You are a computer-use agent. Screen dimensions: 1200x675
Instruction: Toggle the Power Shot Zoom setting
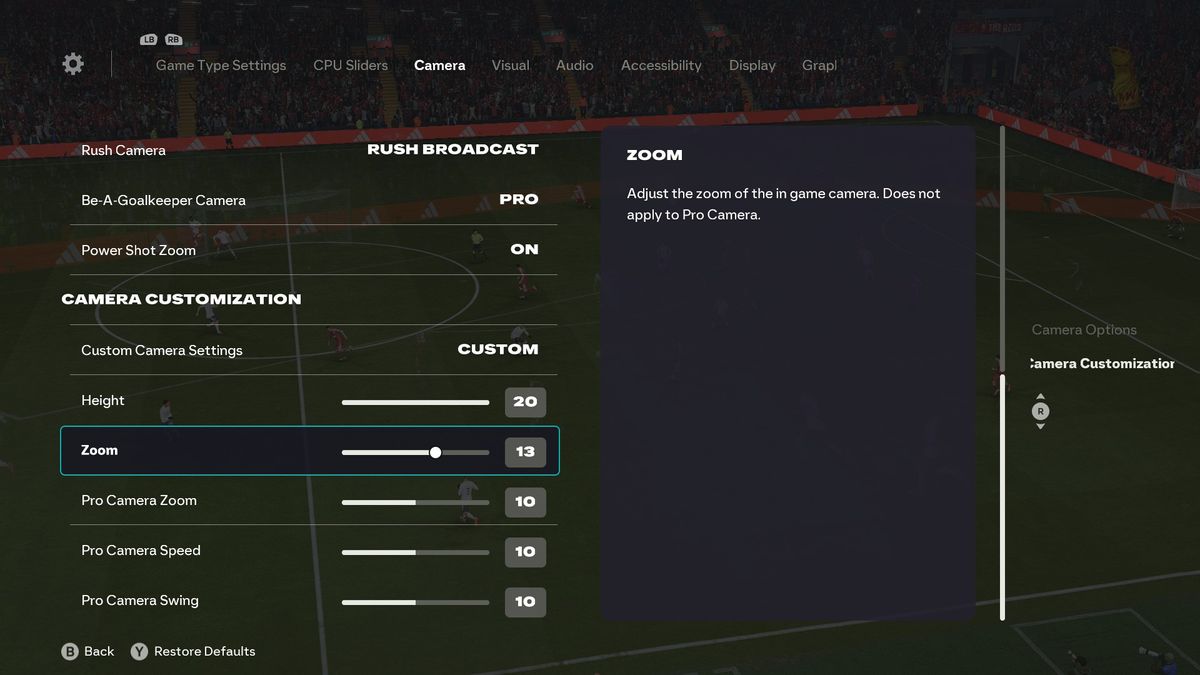(x=310, y=250)
